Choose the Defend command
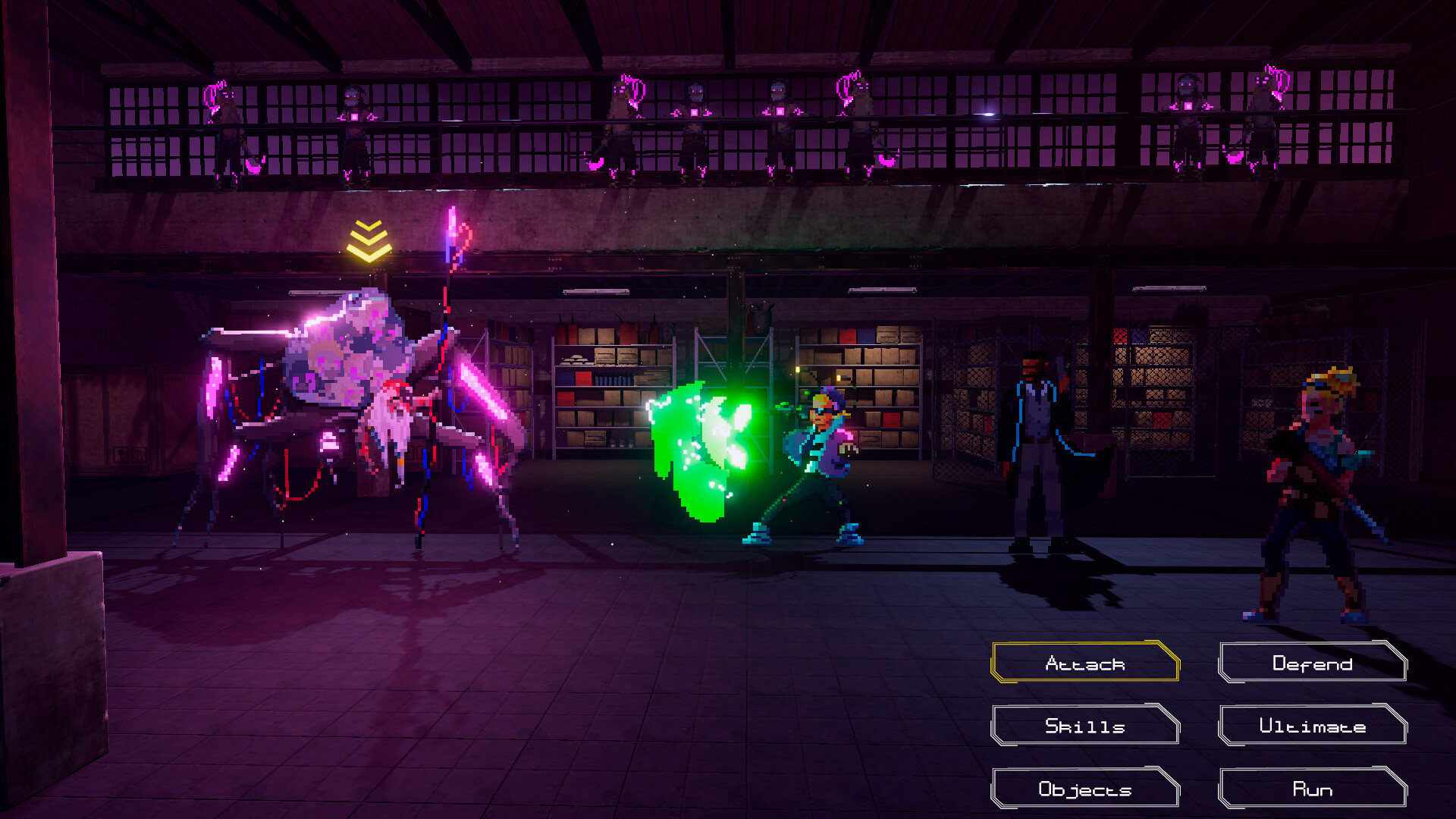1456x819 pixels. click(x=1311, y=663)
